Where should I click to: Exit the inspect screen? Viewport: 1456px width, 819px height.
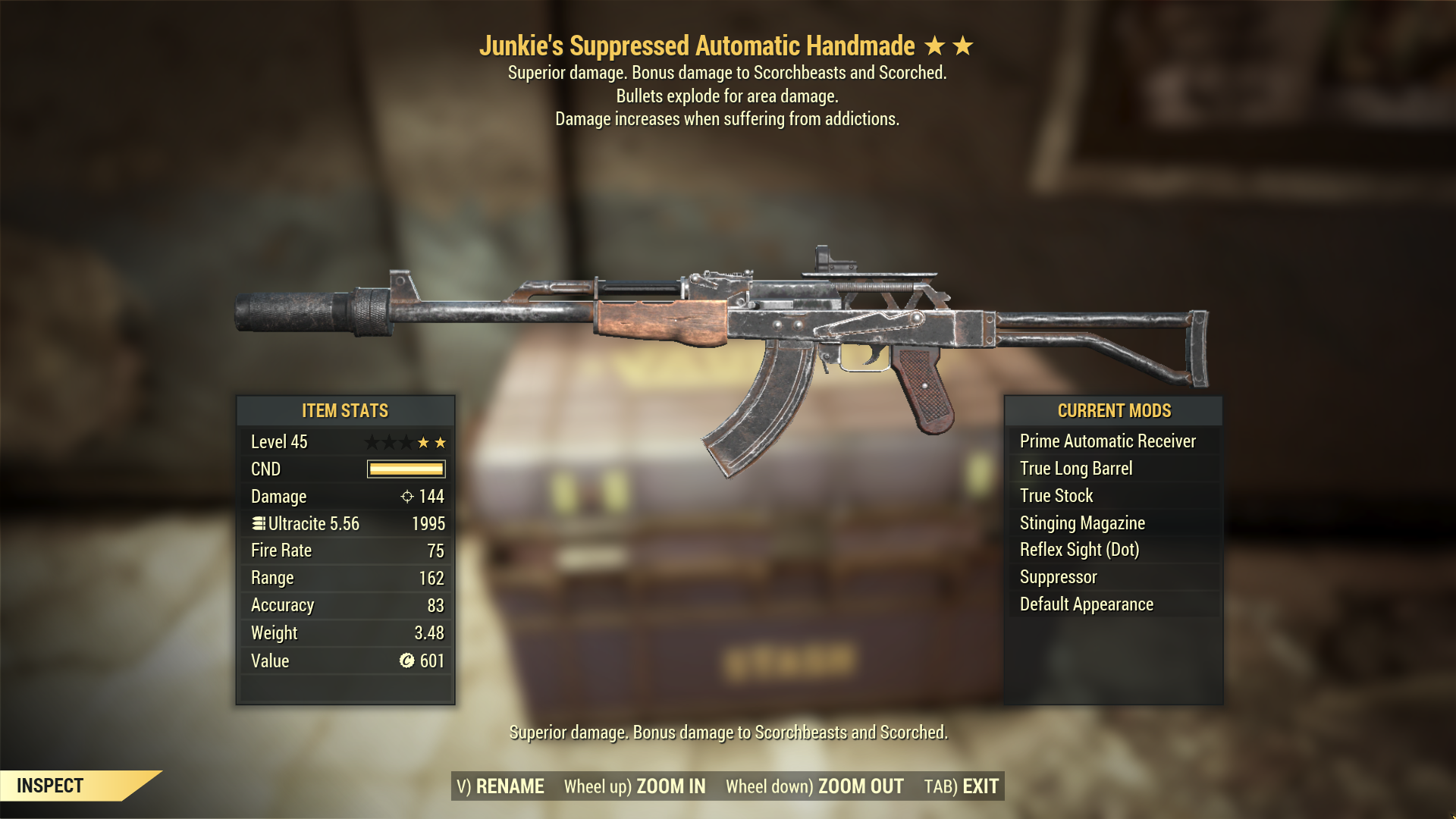(x=961, y=786)
